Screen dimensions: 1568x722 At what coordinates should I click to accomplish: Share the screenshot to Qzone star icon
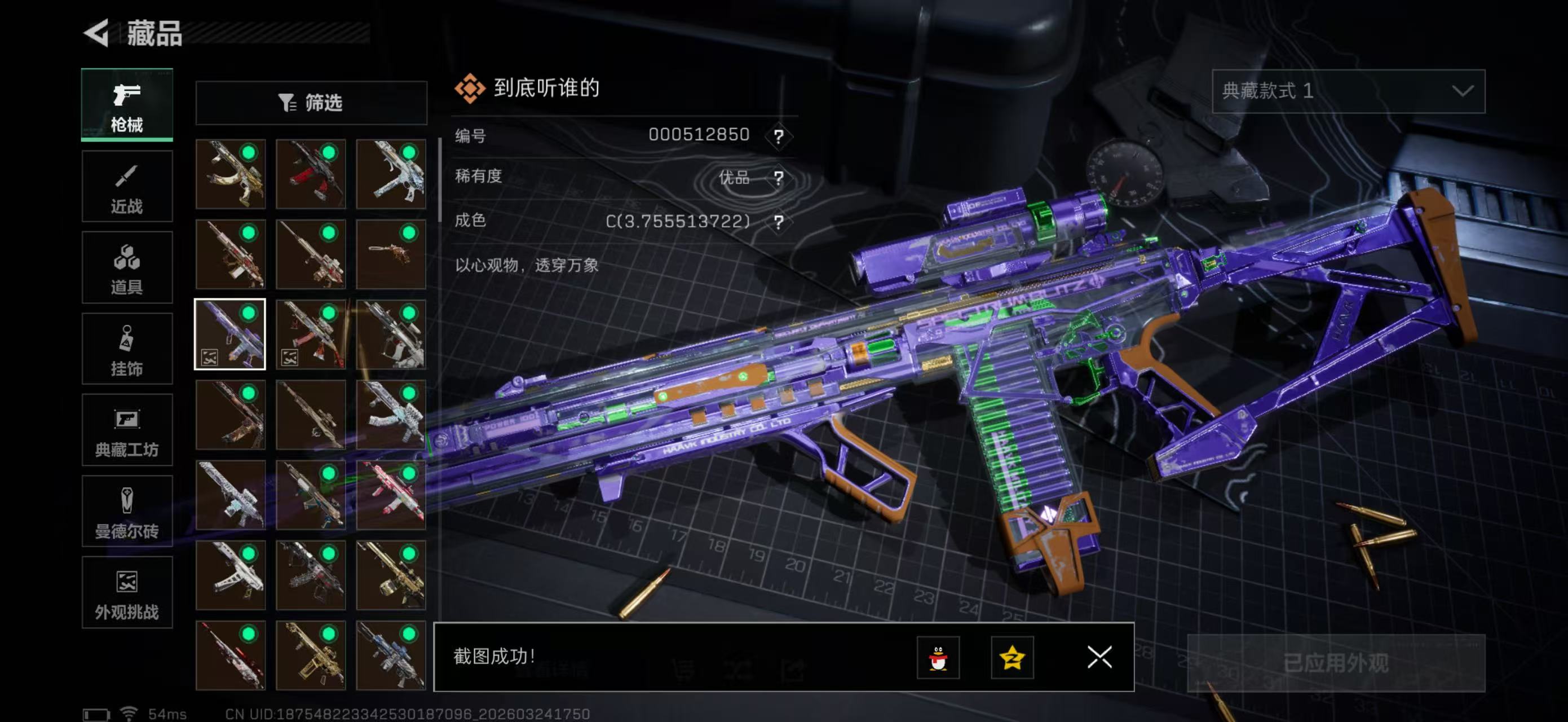point(1012,658)
